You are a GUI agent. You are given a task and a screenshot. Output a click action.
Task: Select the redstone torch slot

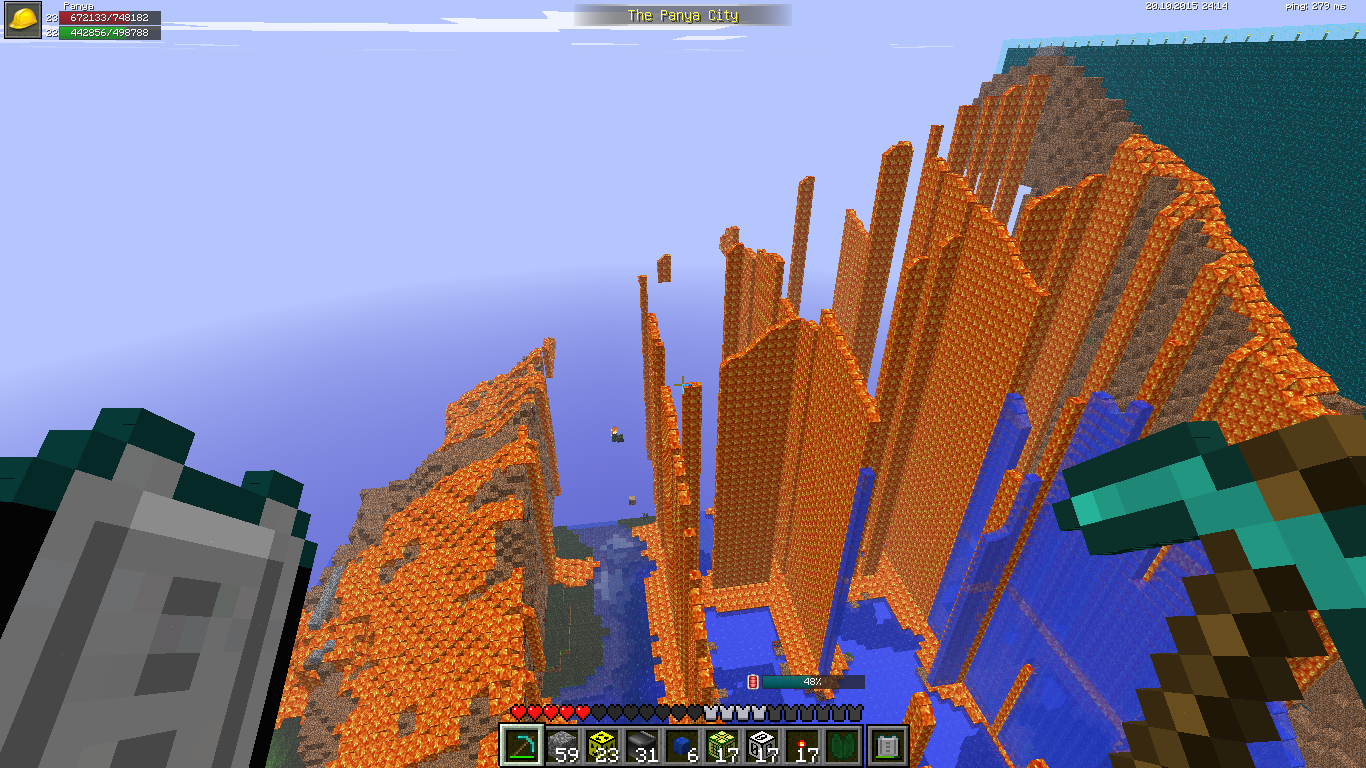pos(802,746)
